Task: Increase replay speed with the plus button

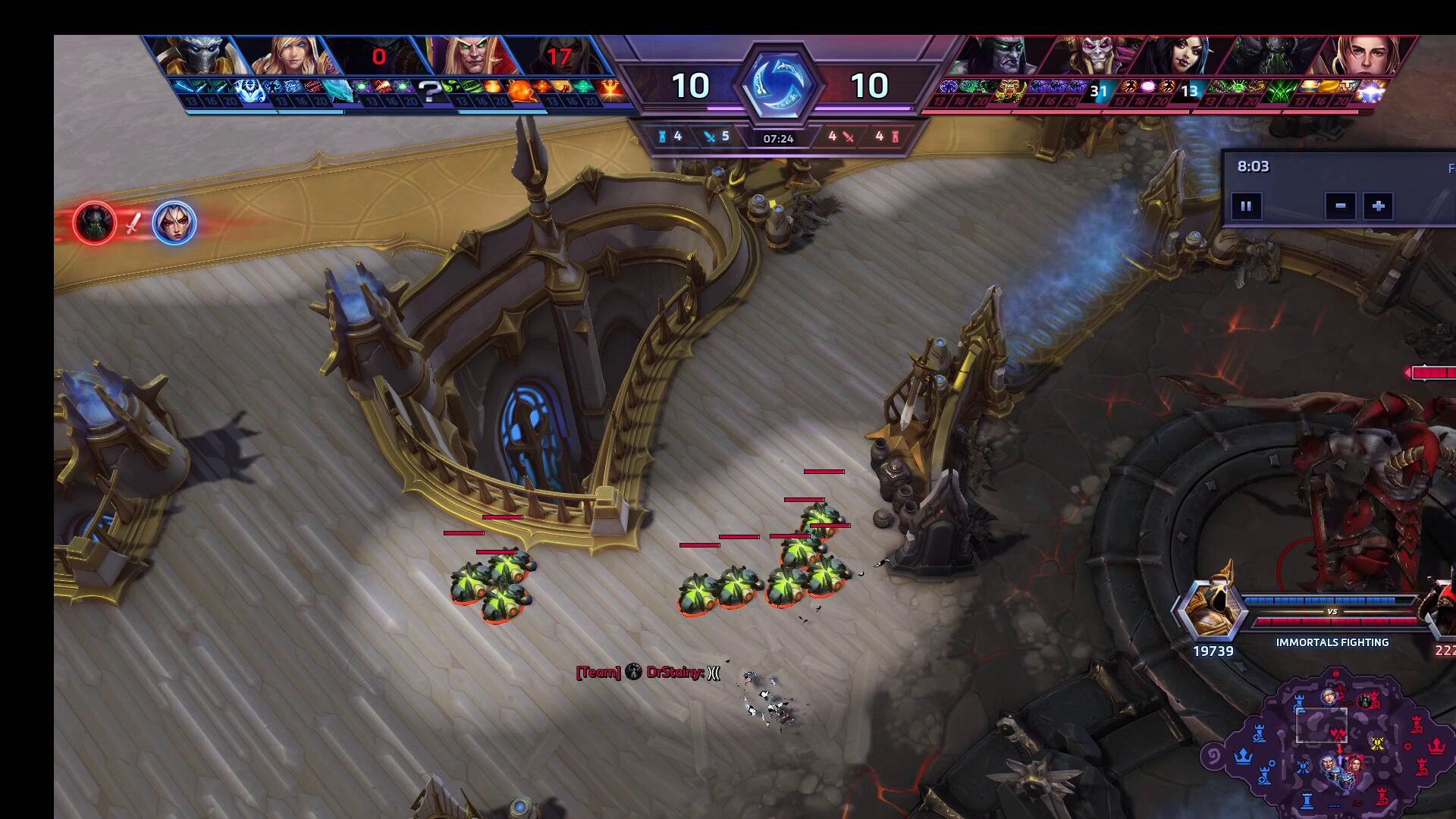Action: (x=1378, y=206)
